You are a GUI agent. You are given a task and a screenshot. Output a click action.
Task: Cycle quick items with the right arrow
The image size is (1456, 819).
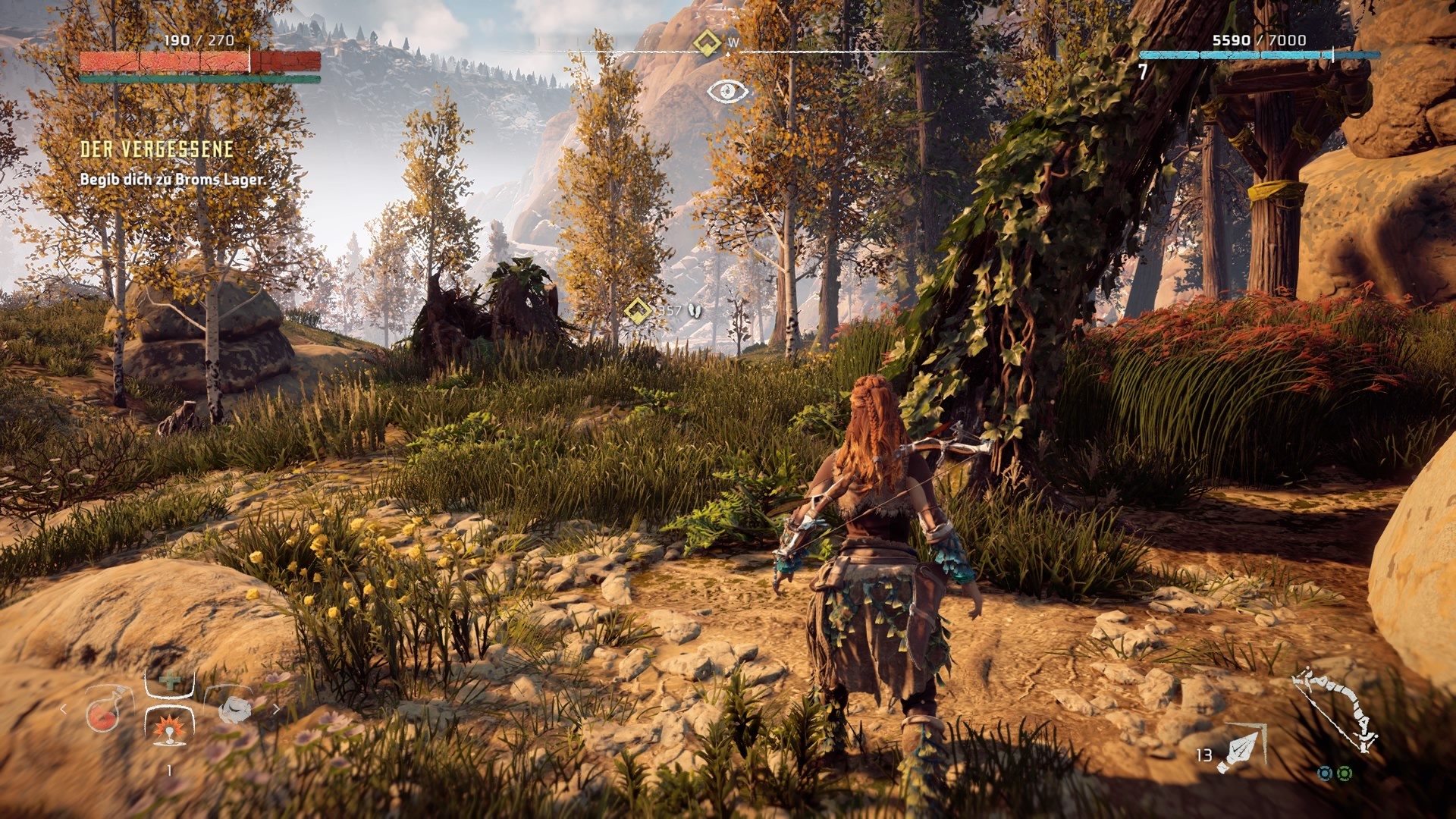pyautogui.click(x=276, y=709)
